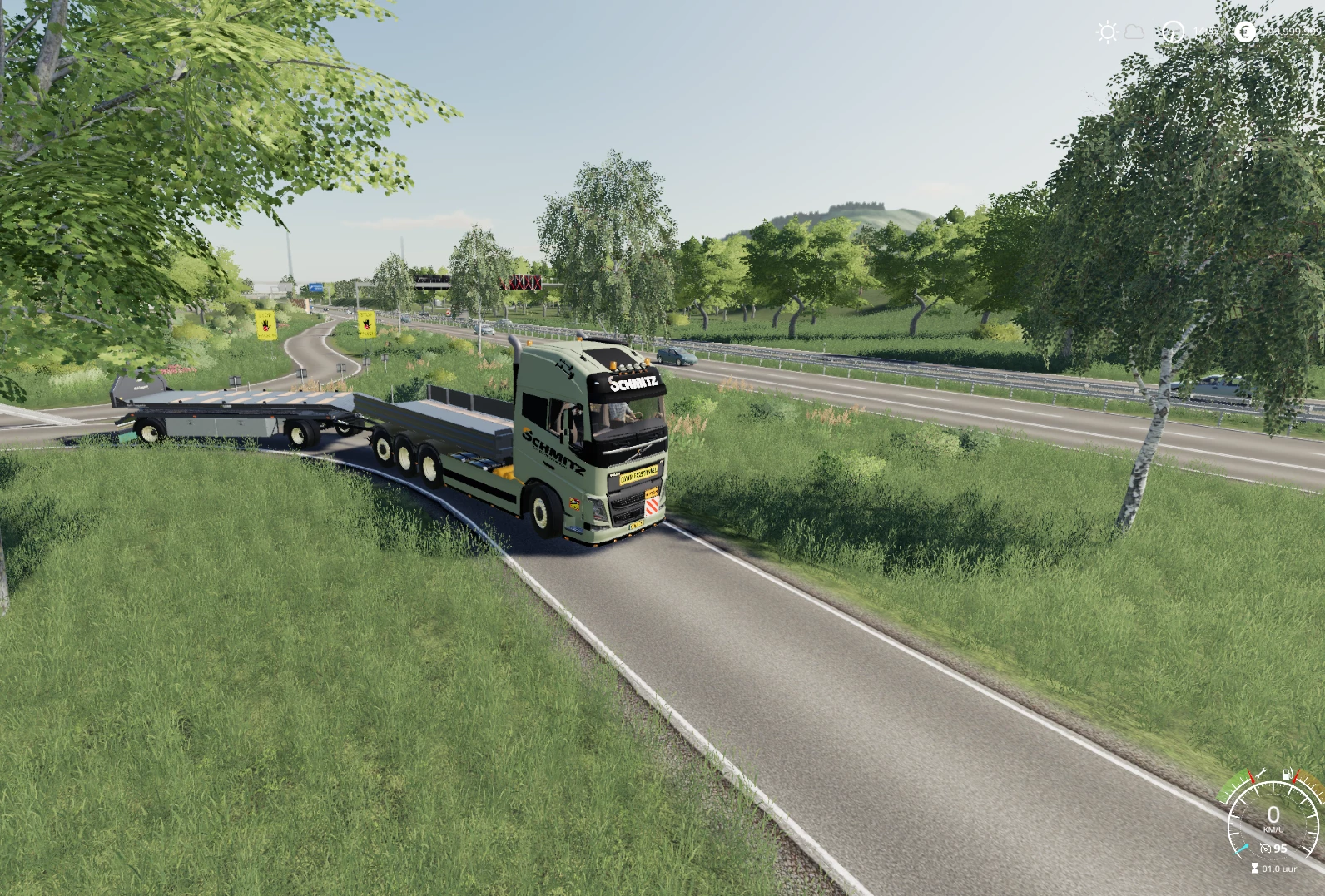Click the white euro currency icon
The height and width of the screenshot is (896, 1325).
tap(1245, 32)
